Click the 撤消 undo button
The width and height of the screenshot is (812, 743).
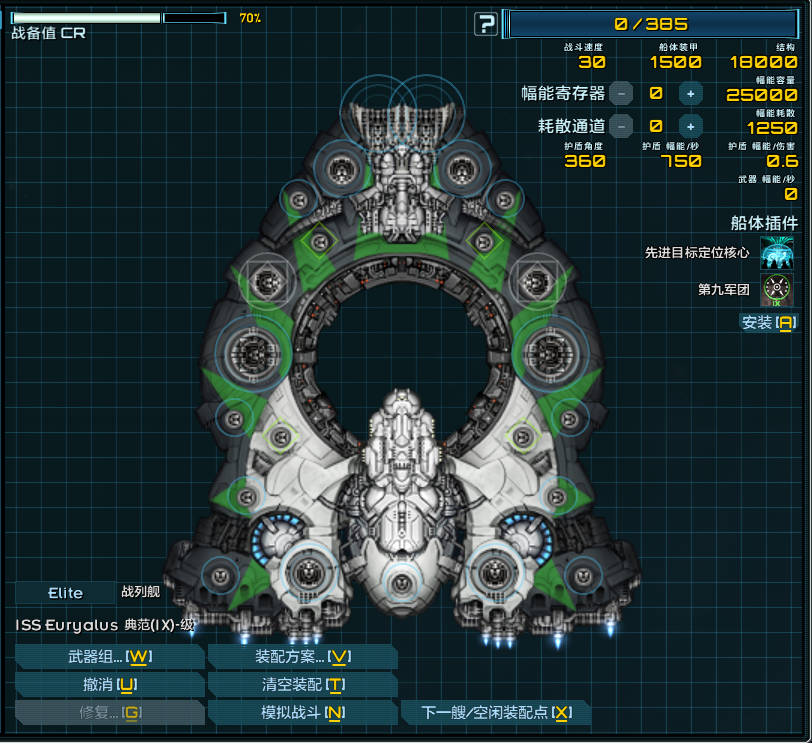110,684
